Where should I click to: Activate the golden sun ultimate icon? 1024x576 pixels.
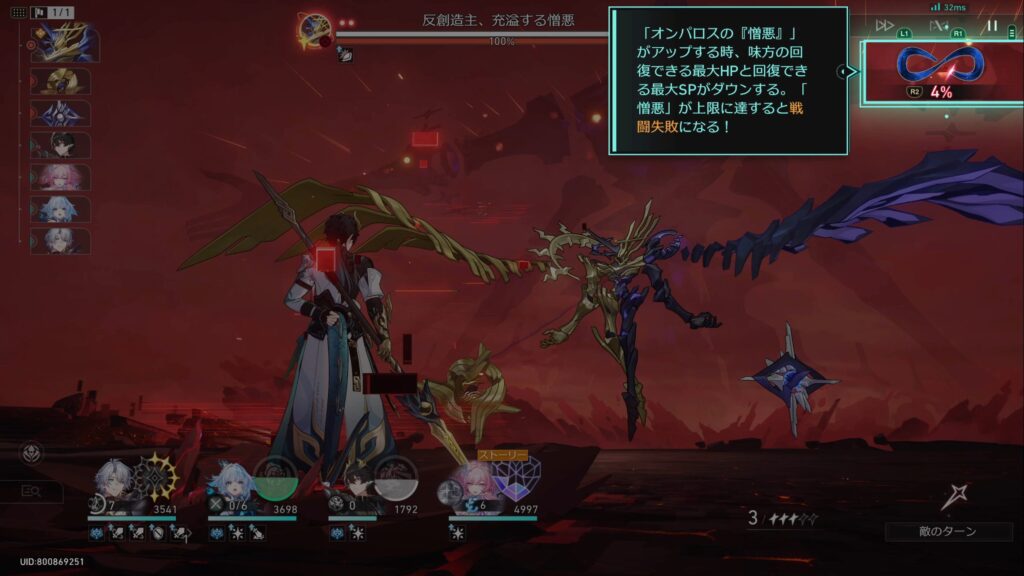point(156,476)
